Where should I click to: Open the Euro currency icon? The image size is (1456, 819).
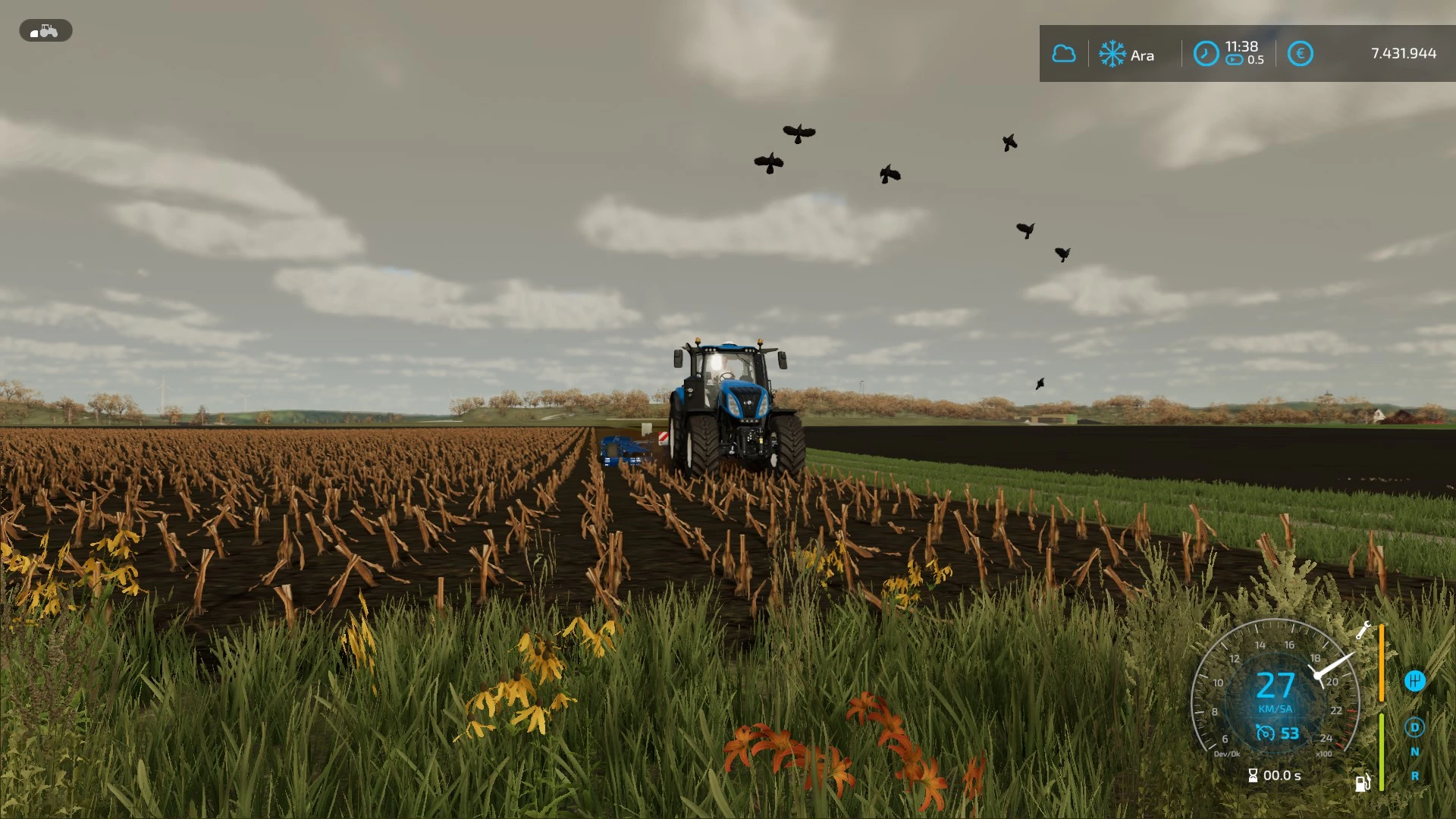point(1300,54)
